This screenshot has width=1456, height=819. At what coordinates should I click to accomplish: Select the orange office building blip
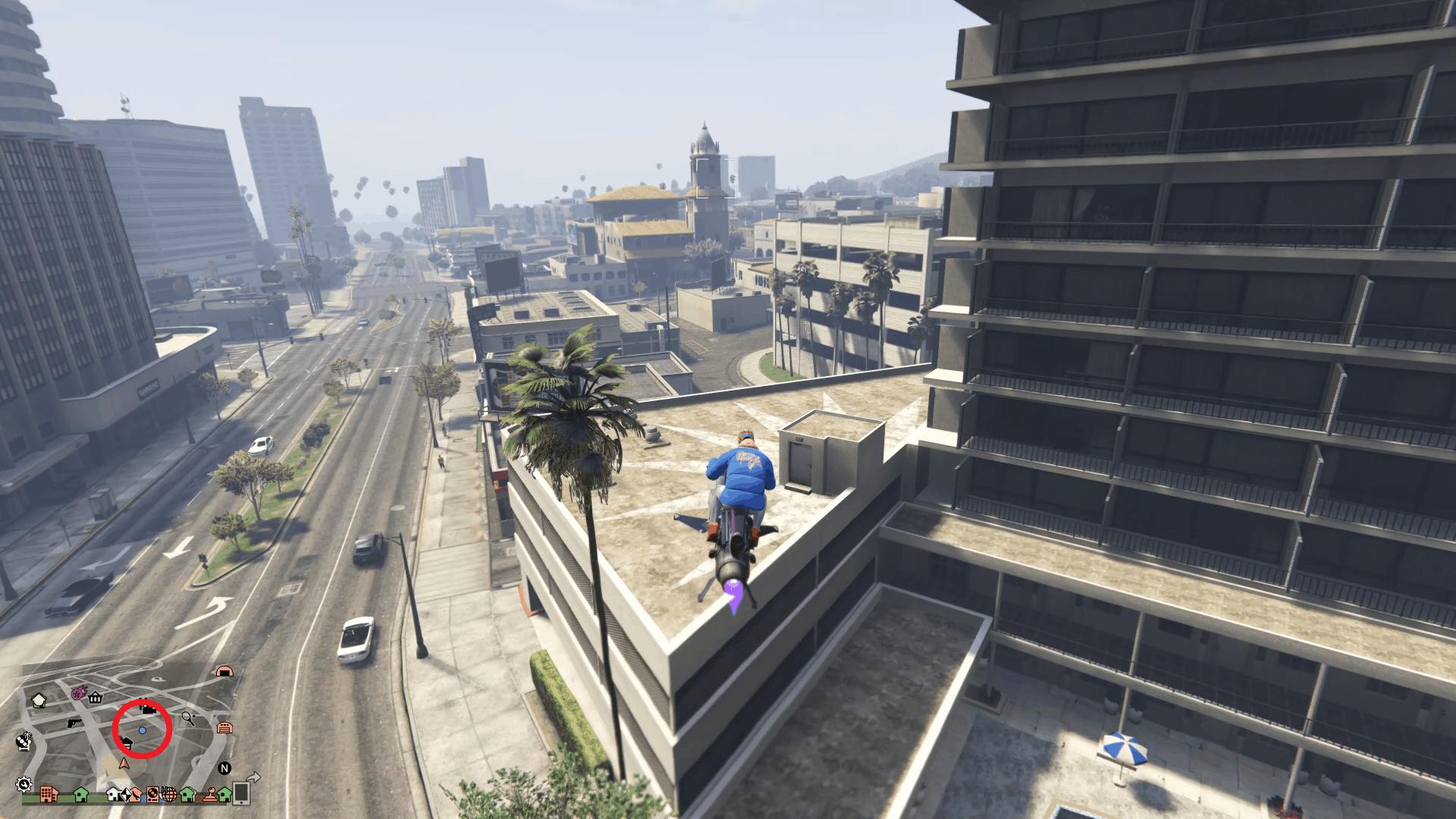[49, 794]
